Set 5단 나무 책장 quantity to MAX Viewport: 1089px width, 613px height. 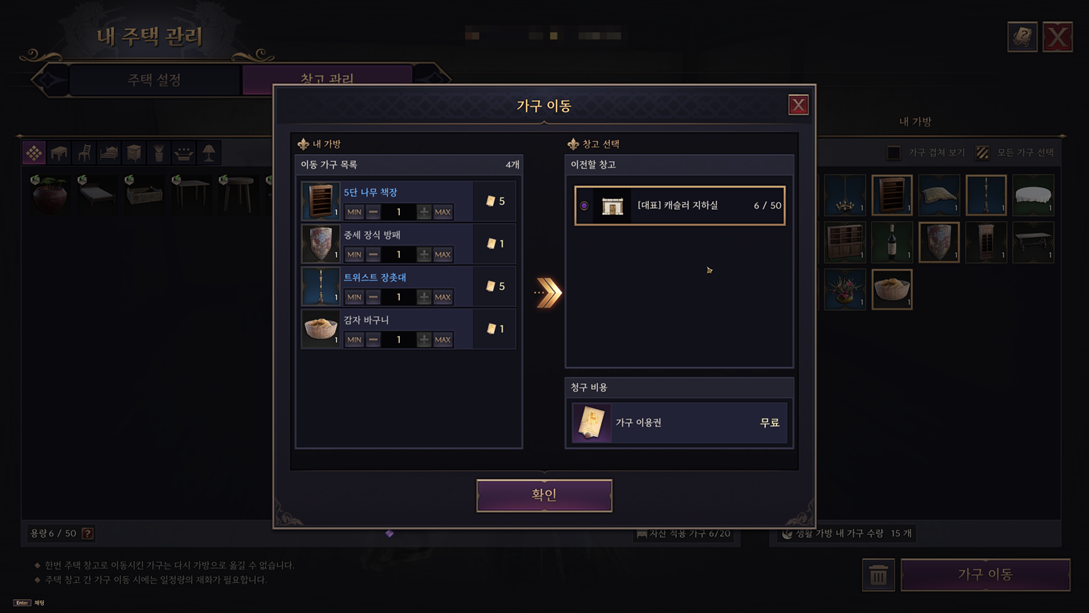click(443, 212)
